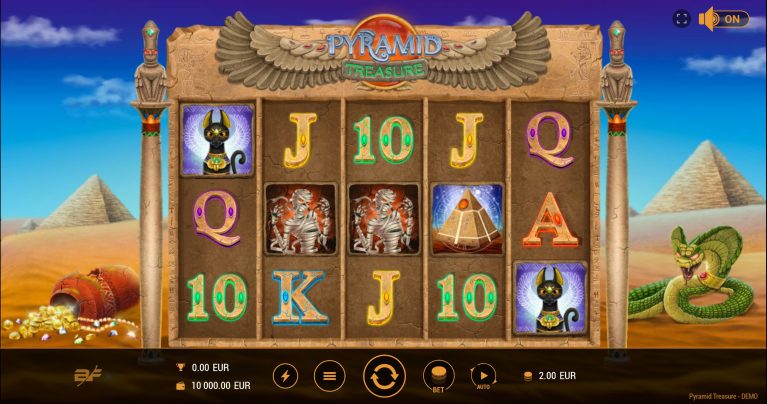Screen dimensions: 767x404
Task: Start AUTO play mode
Action: point(483,376)
